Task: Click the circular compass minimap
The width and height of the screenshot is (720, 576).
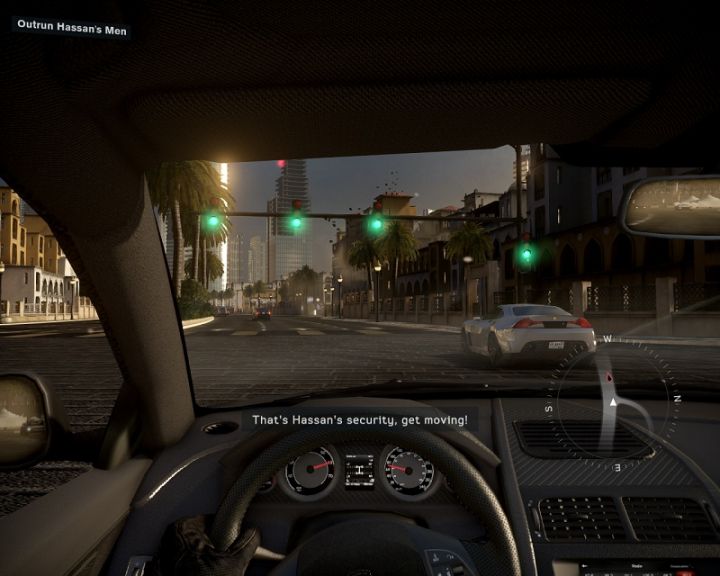Action: (x=612, y=401)
